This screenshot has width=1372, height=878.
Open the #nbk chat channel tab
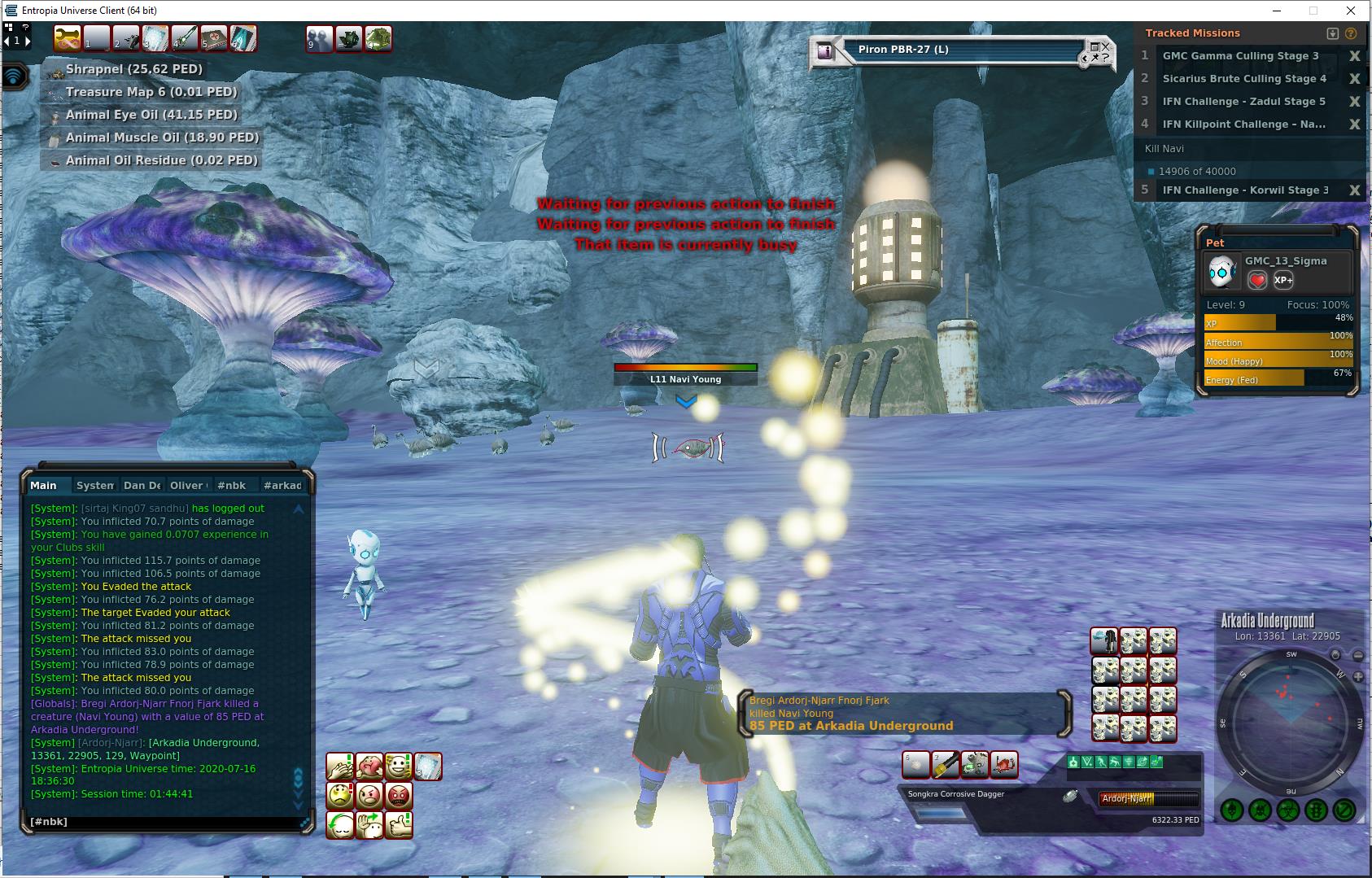click(x=231, y=485)
